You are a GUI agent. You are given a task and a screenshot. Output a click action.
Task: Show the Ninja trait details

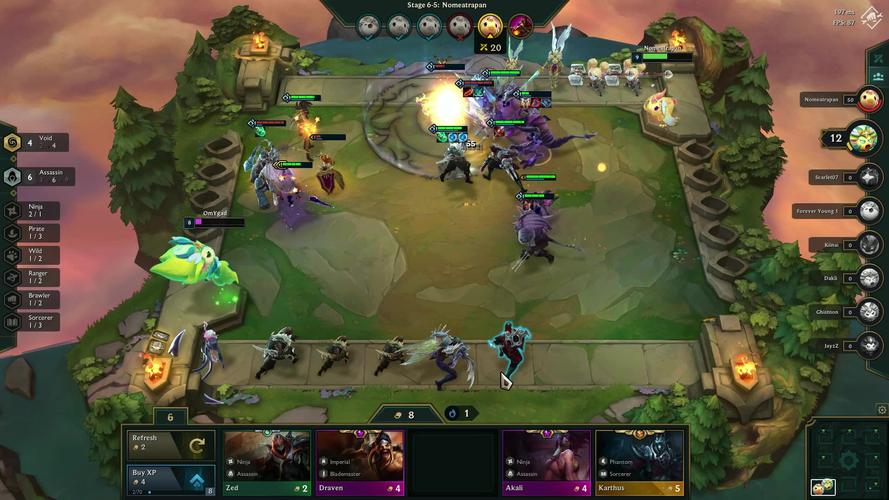point(32,210)
